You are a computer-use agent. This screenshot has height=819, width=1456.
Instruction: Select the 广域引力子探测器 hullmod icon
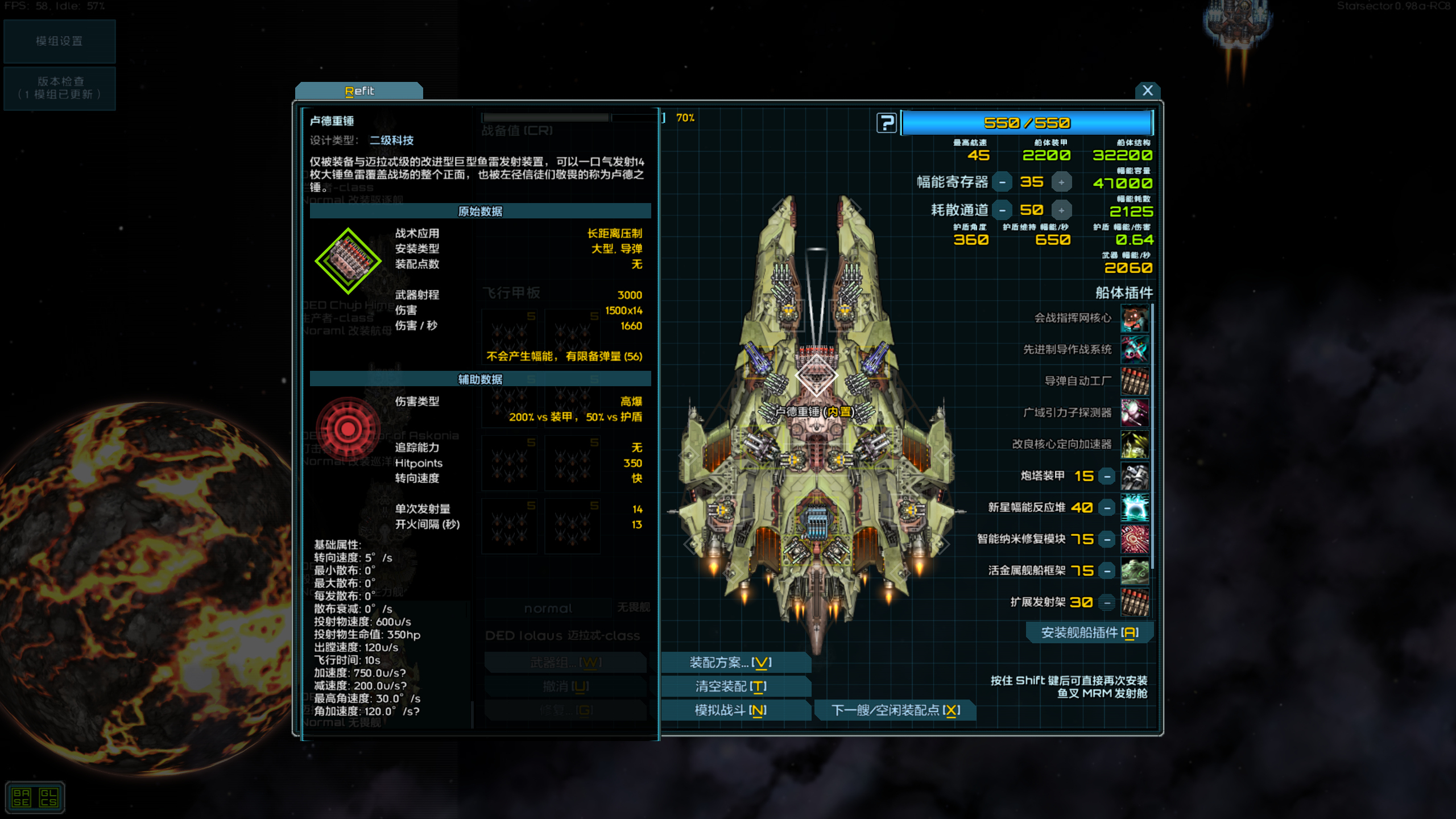tap(1134, 413)
